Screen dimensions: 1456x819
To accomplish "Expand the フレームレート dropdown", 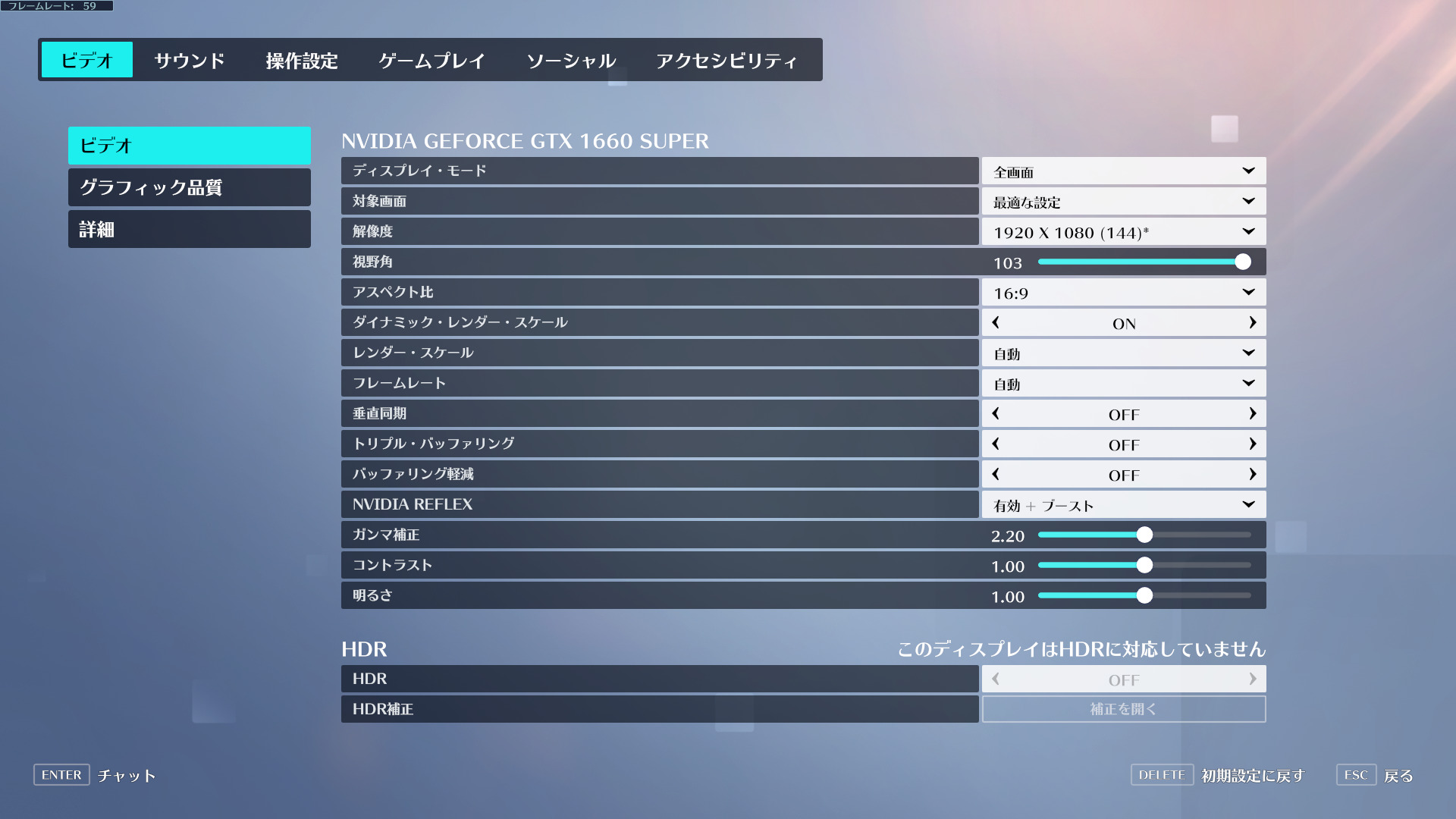I will click(x=1247, y=383).
